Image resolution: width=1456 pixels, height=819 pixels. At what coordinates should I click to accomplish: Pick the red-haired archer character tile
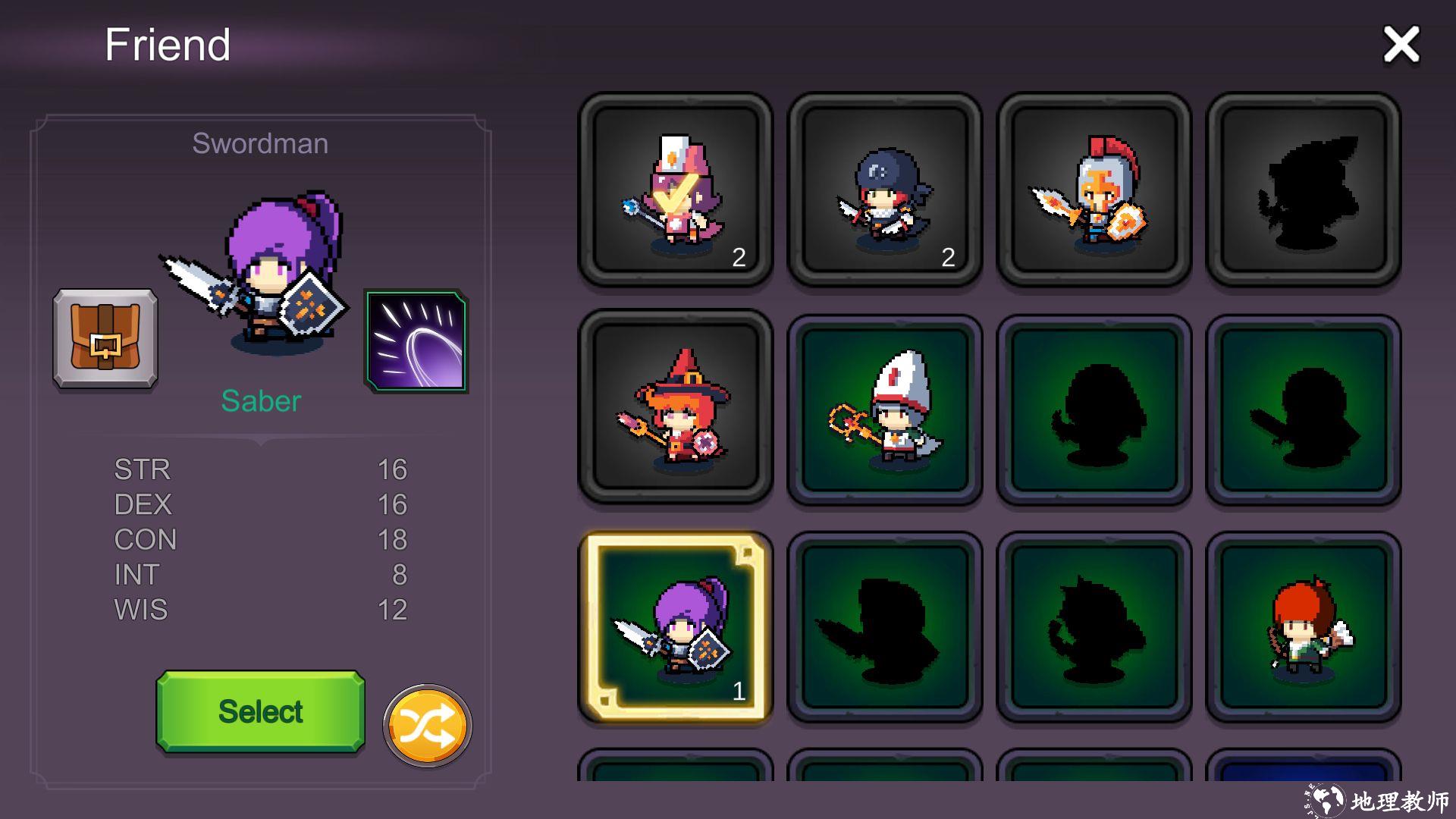pos(1303,626)
